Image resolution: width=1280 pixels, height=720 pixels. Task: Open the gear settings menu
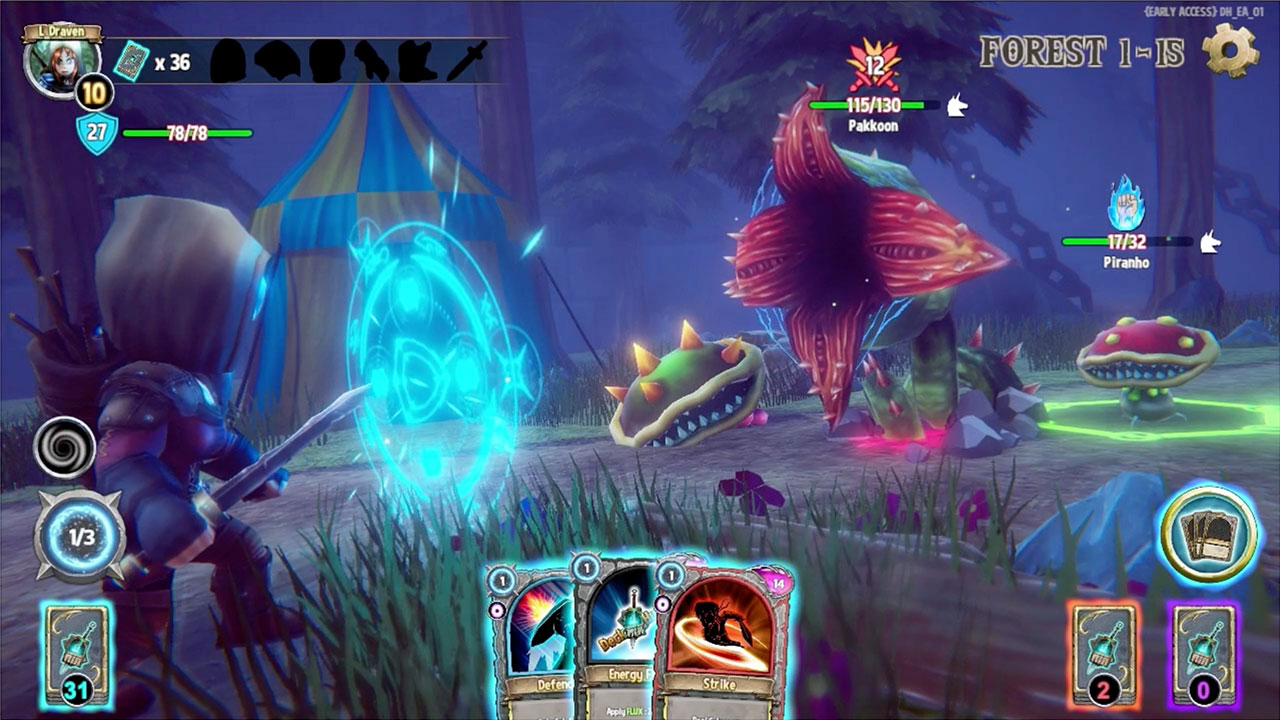click(1229, 50)
